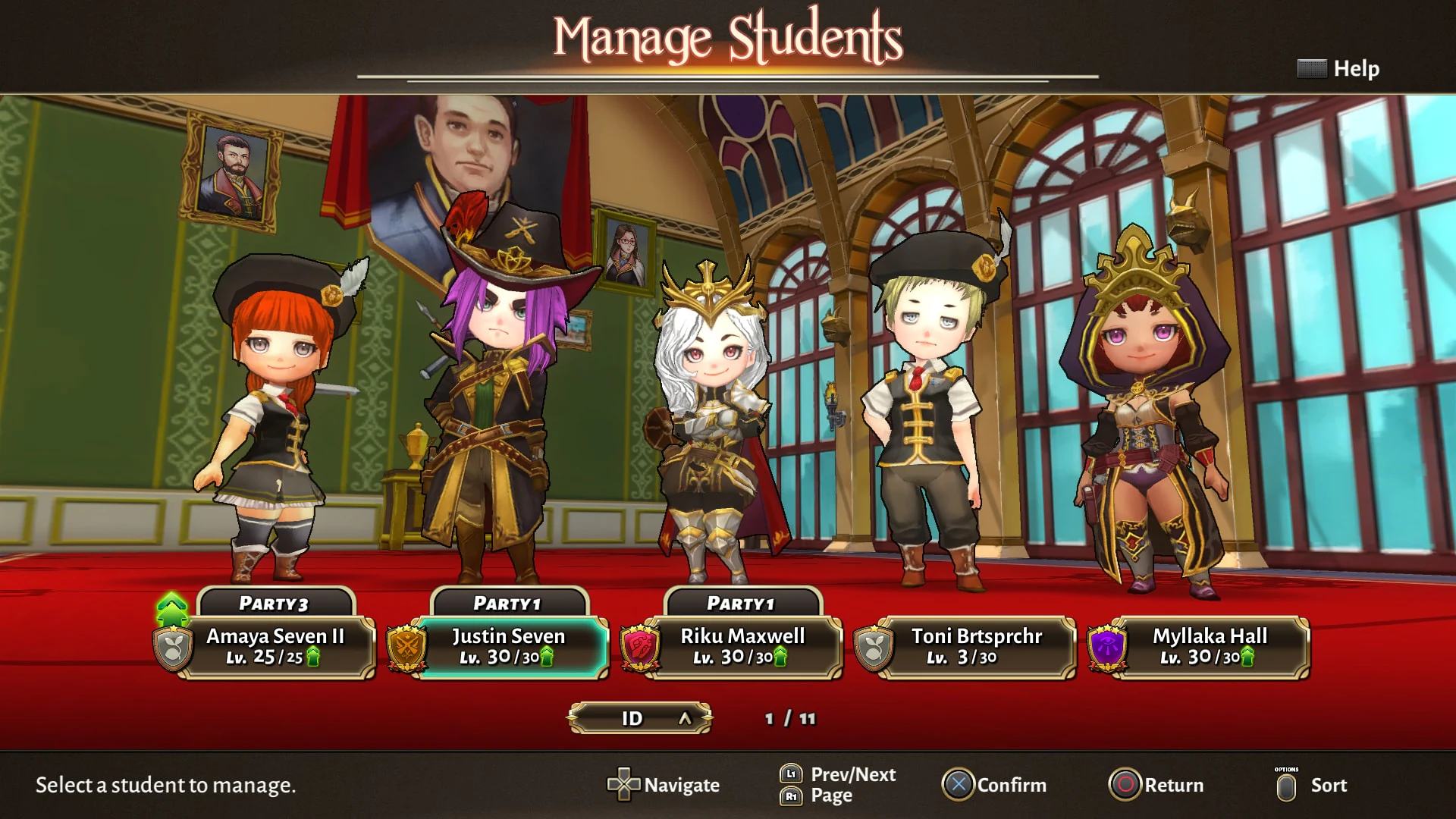
Task: Click the 1 / 11 page progress indicator
Action: click(x=791, y=720)
